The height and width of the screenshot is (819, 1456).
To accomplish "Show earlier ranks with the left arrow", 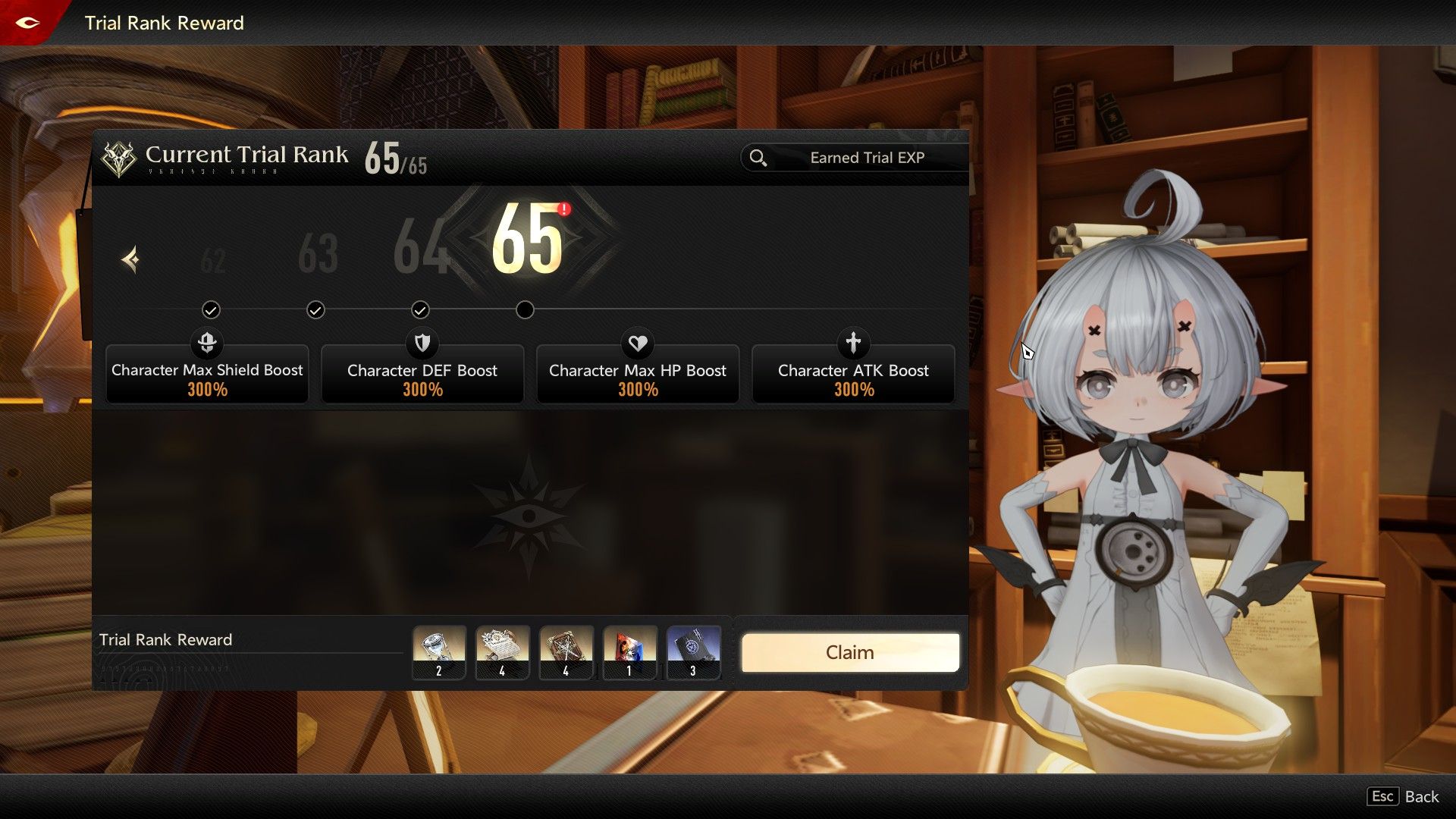I will coord(130,260).
